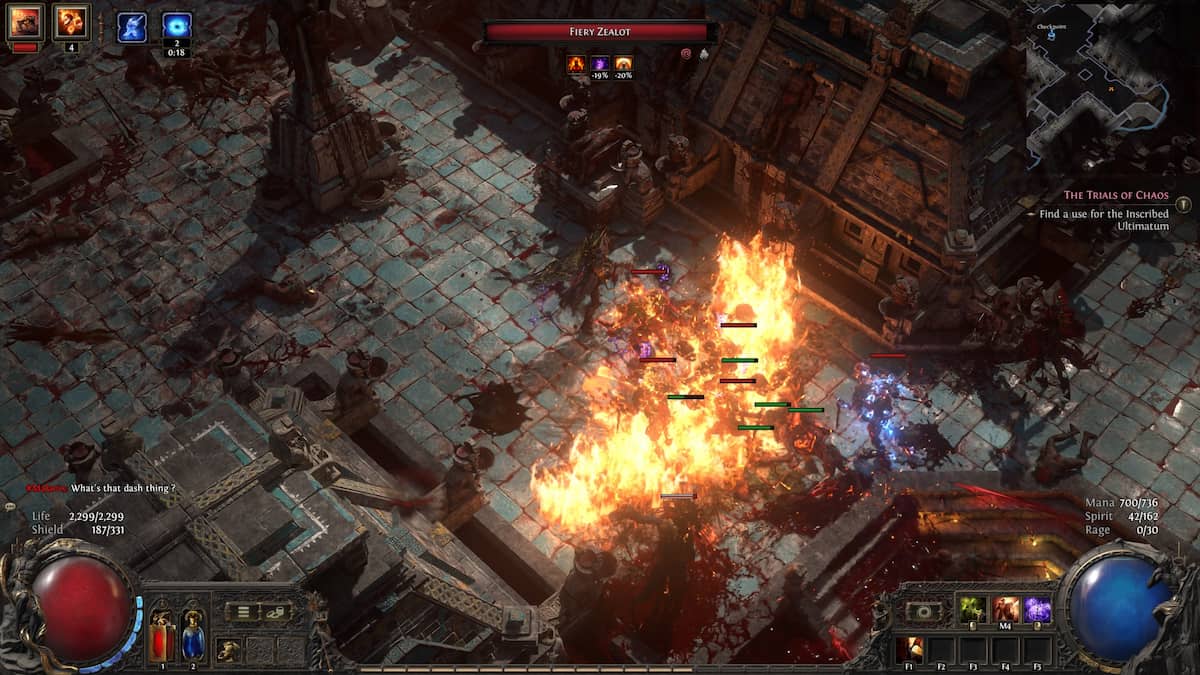Screen dimensions: 1200x675
Task: Inspect the fiery creature buff icon
Action: [x=25, y=22]
